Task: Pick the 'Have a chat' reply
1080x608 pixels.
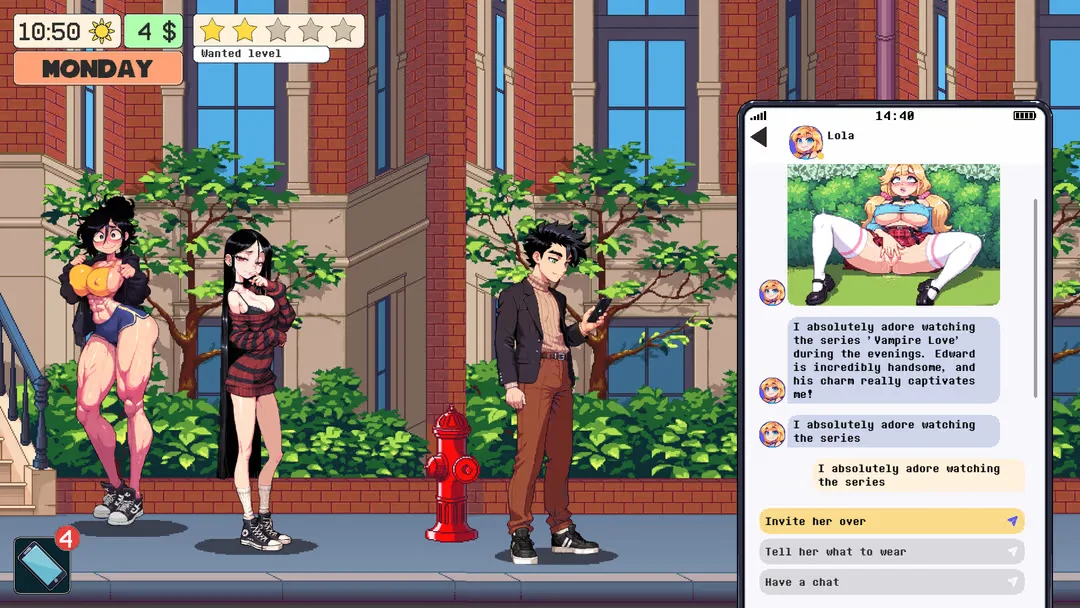Action: 891,582
